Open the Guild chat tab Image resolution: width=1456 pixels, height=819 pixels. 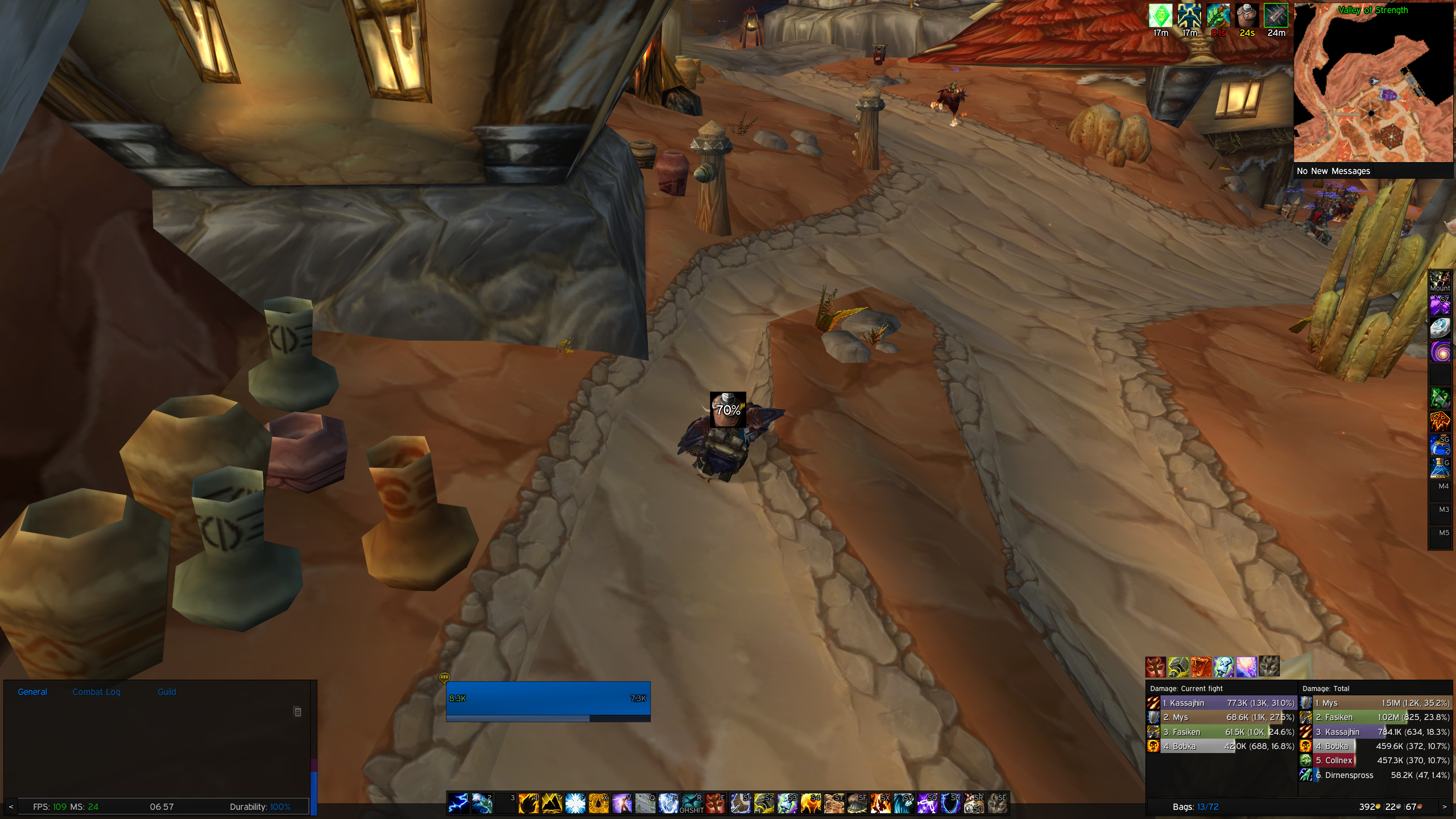pyautogui.click(x=167, y=692)
